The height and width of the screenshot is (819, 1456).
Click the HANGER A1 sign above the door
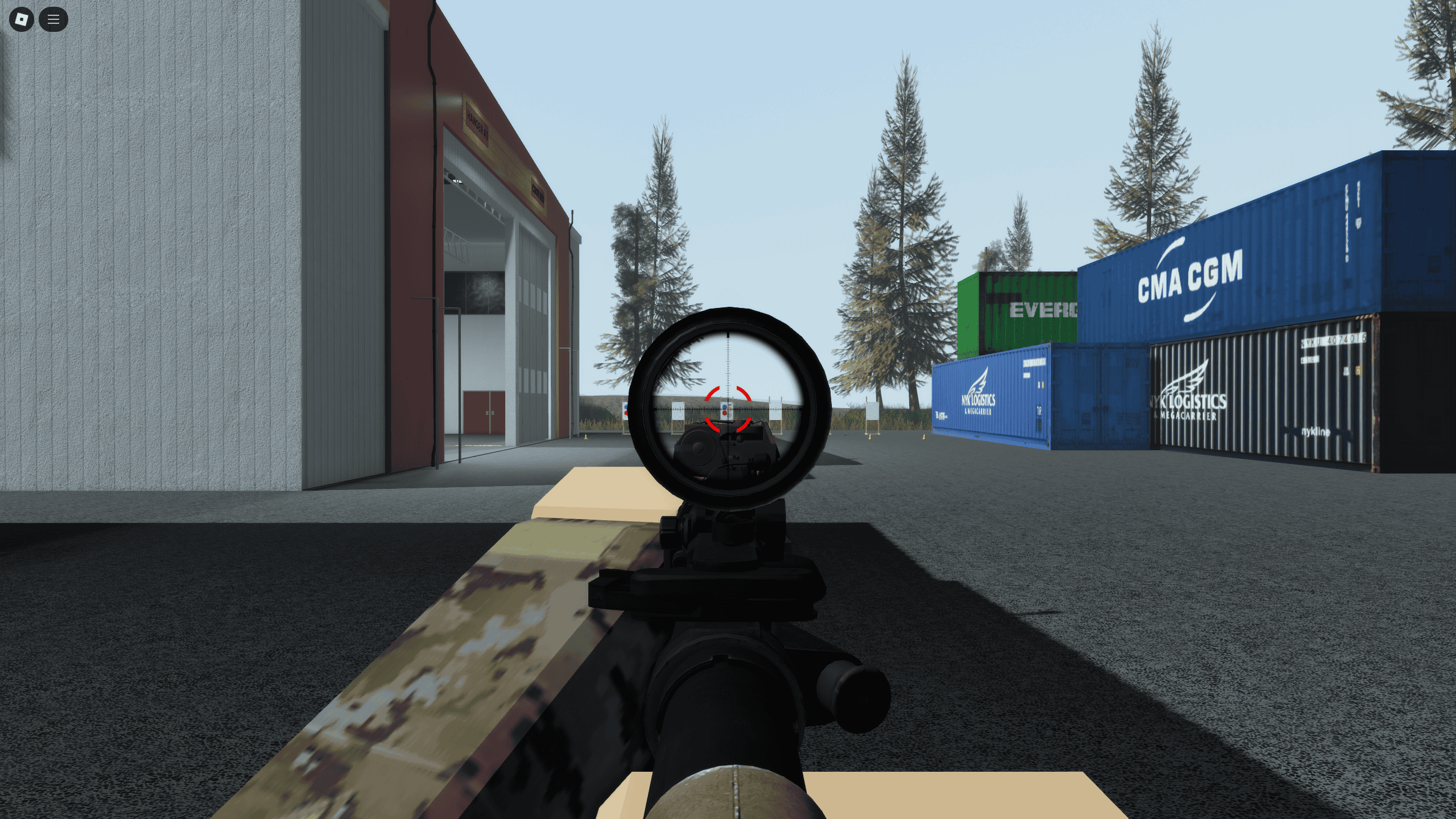pyautogui.click(x=477, y=124)
